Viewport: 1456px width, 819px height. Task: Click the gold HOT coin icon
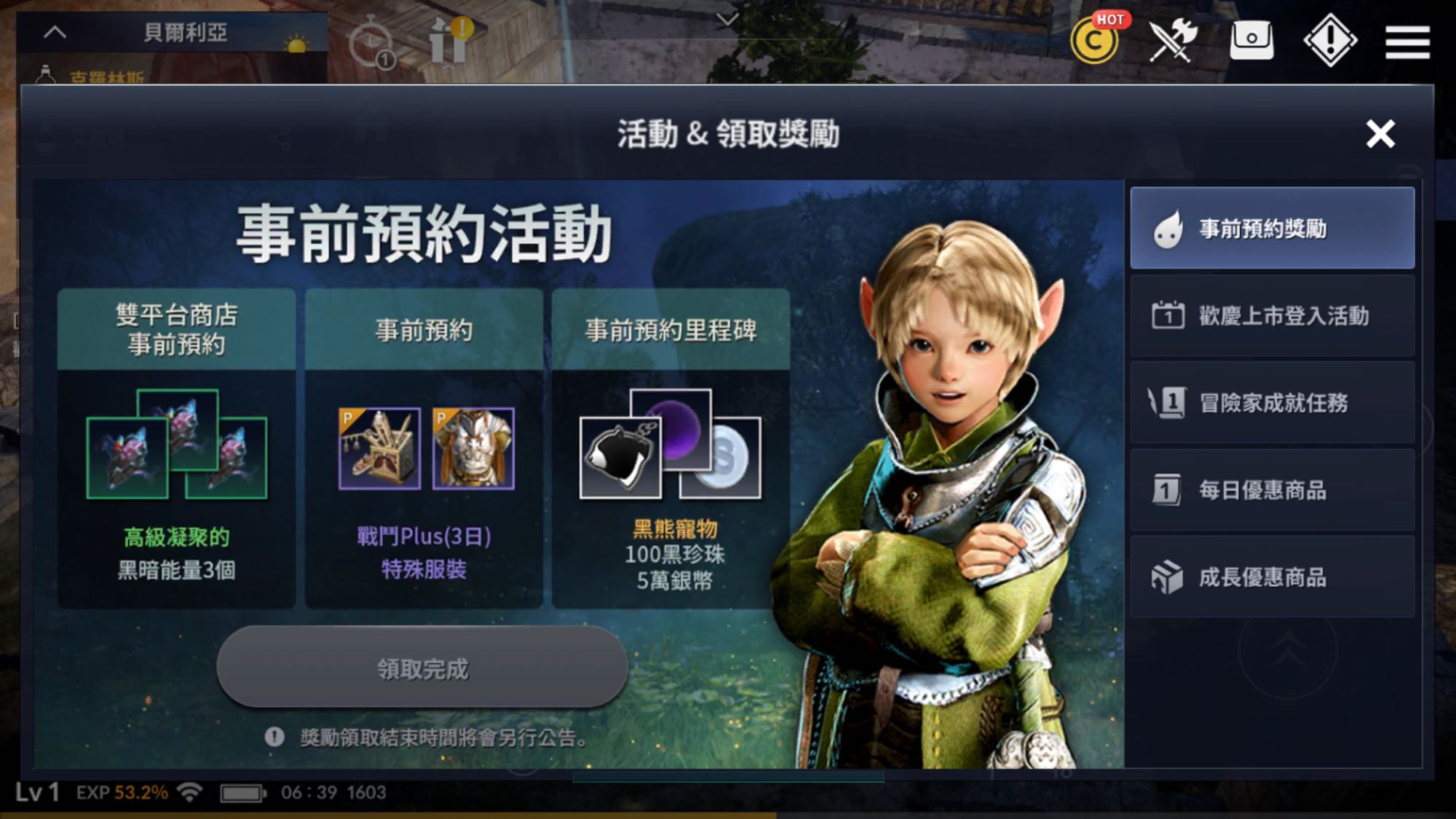coord(1093,41)
